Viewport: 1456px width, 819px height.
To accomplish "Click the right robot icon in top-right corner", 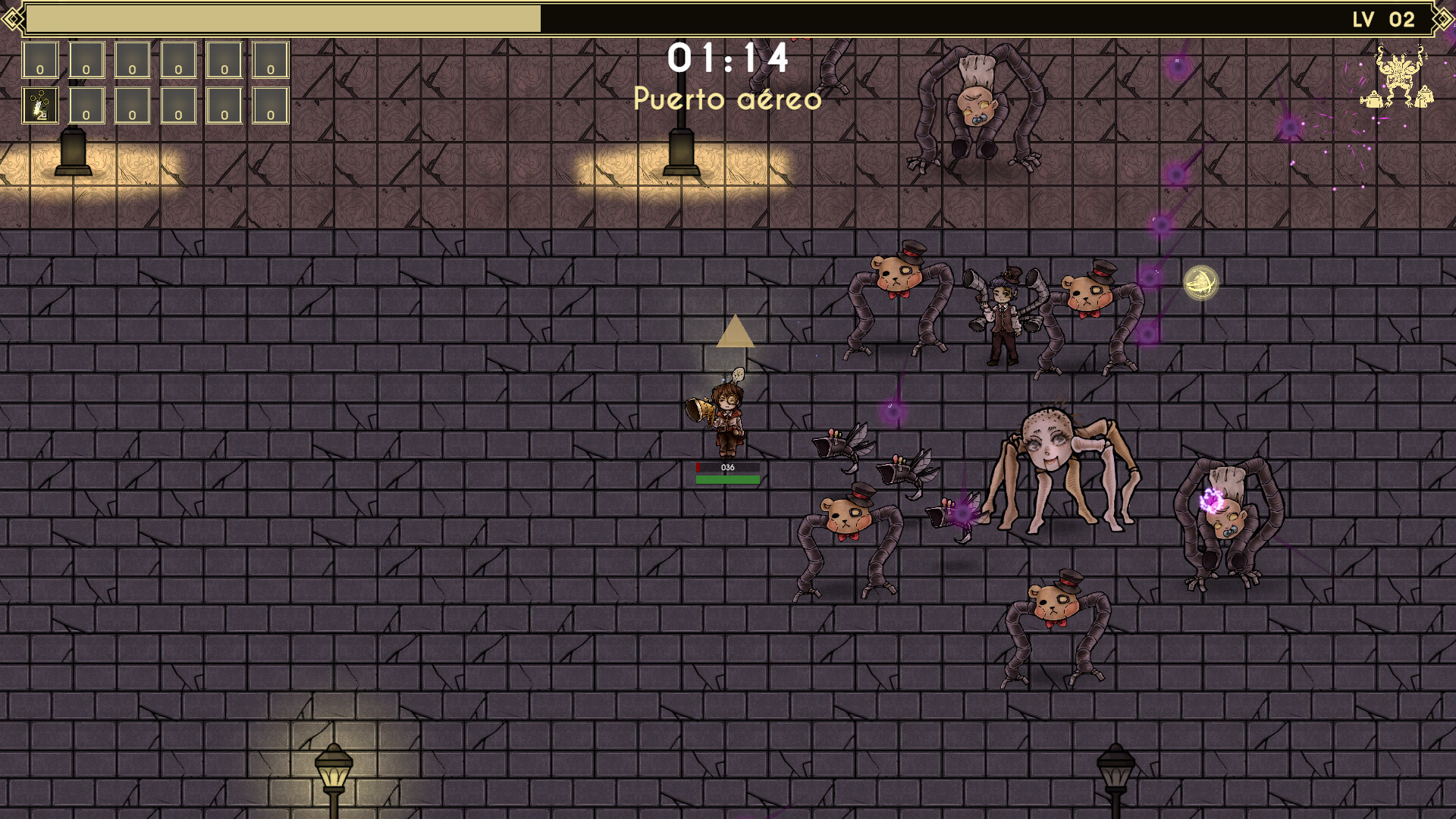I will (1424, 99).
